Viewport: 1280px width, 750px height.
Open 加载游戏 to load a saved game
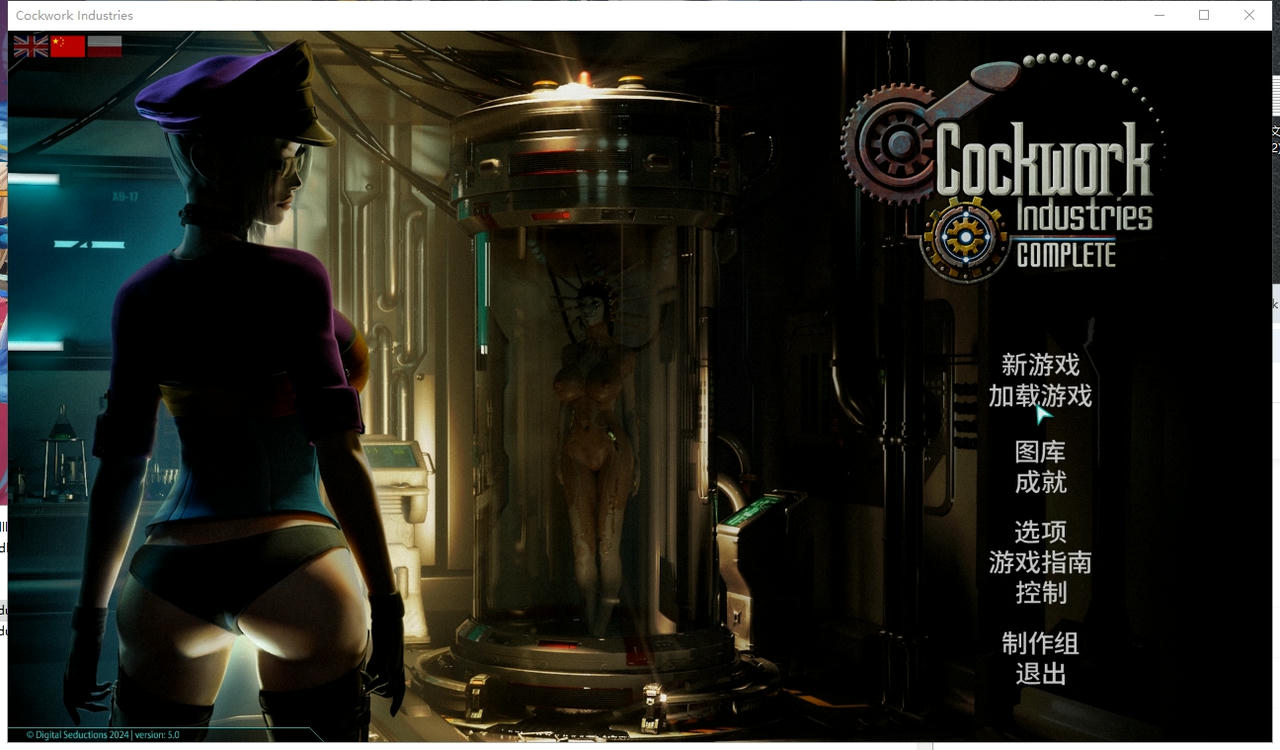[1040, 397]
